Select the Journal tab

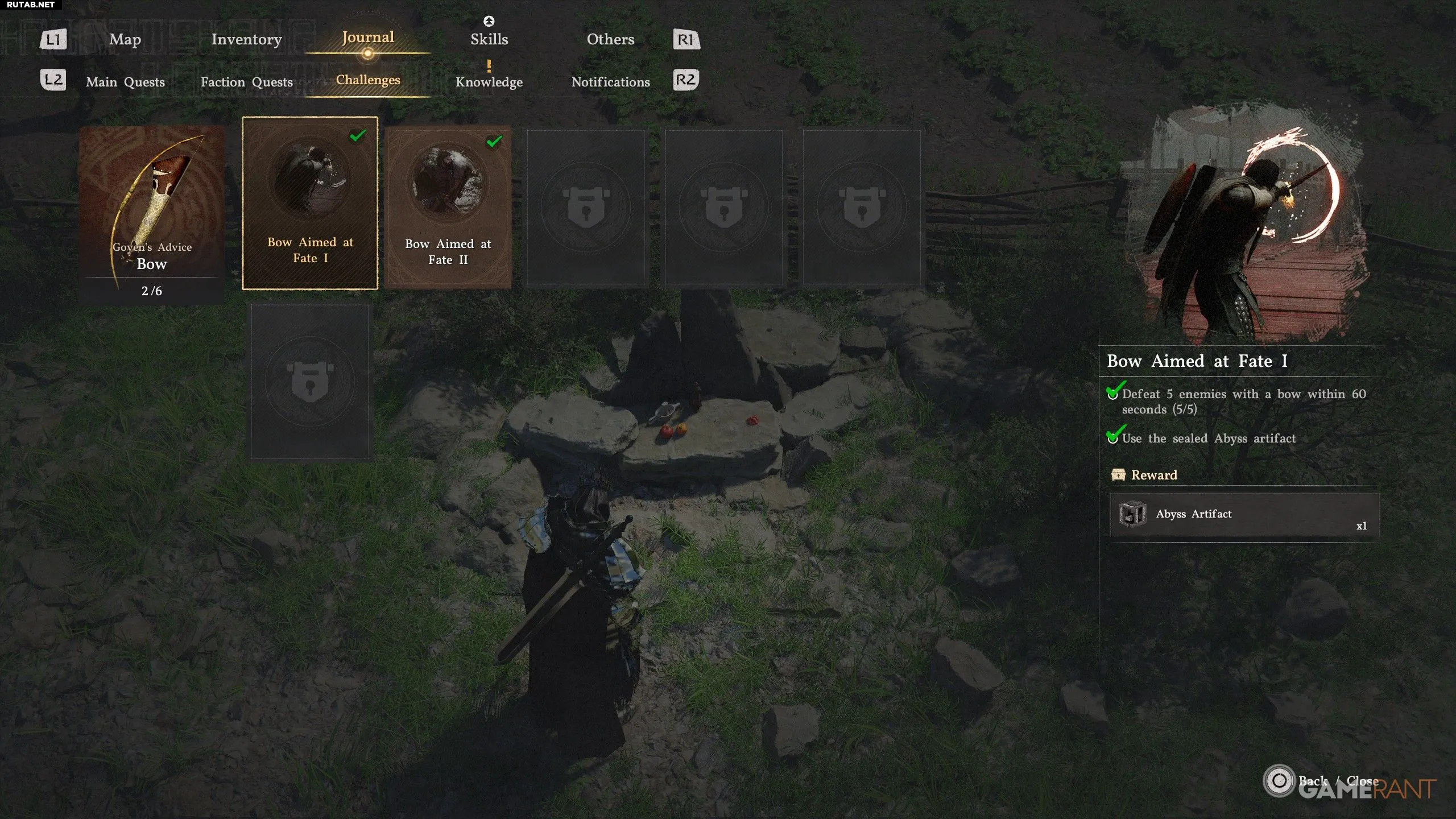pyautogui.click(x=368, y=38)
